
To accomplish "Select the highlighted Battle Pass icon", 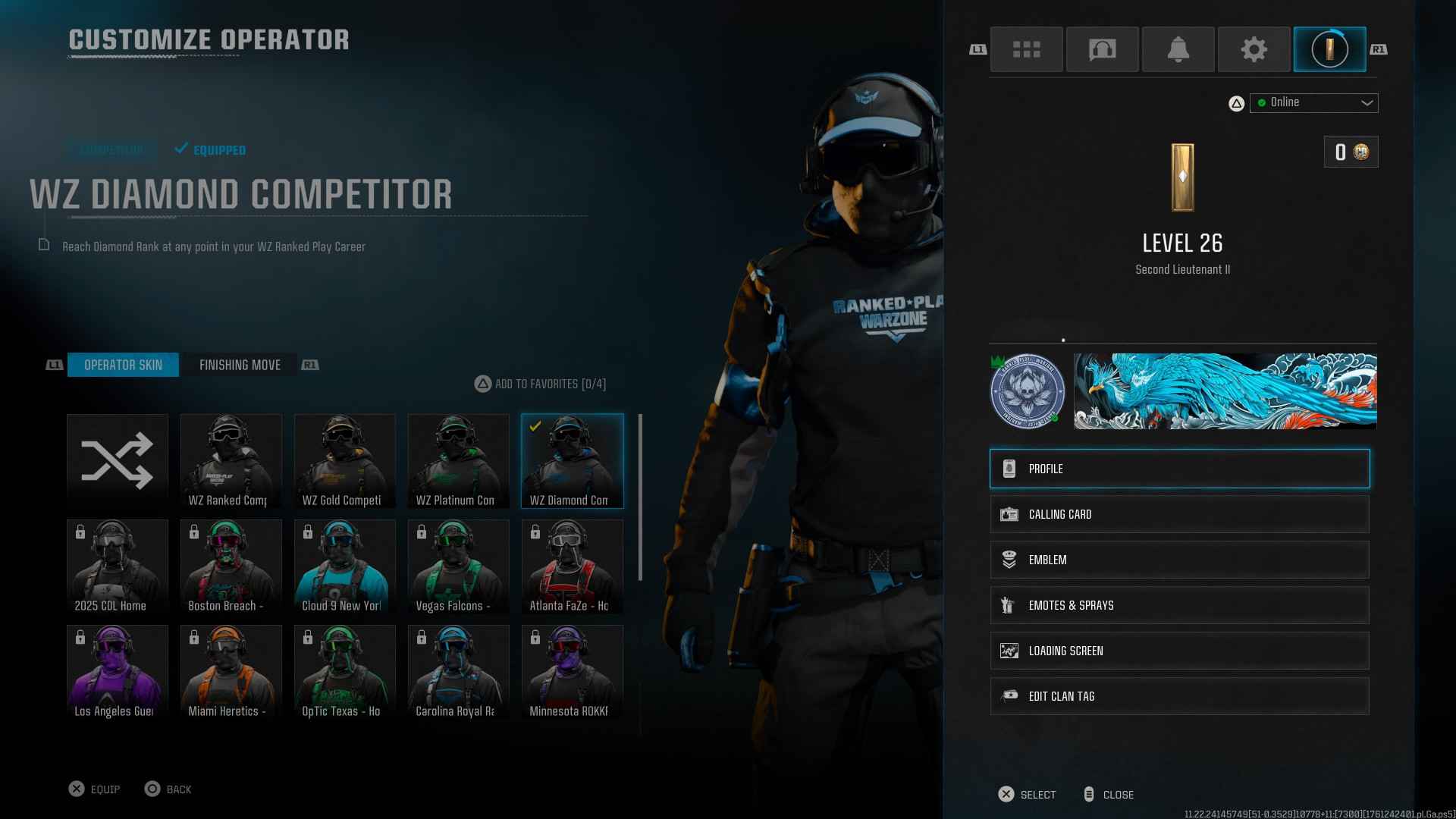I will 1329,49.
